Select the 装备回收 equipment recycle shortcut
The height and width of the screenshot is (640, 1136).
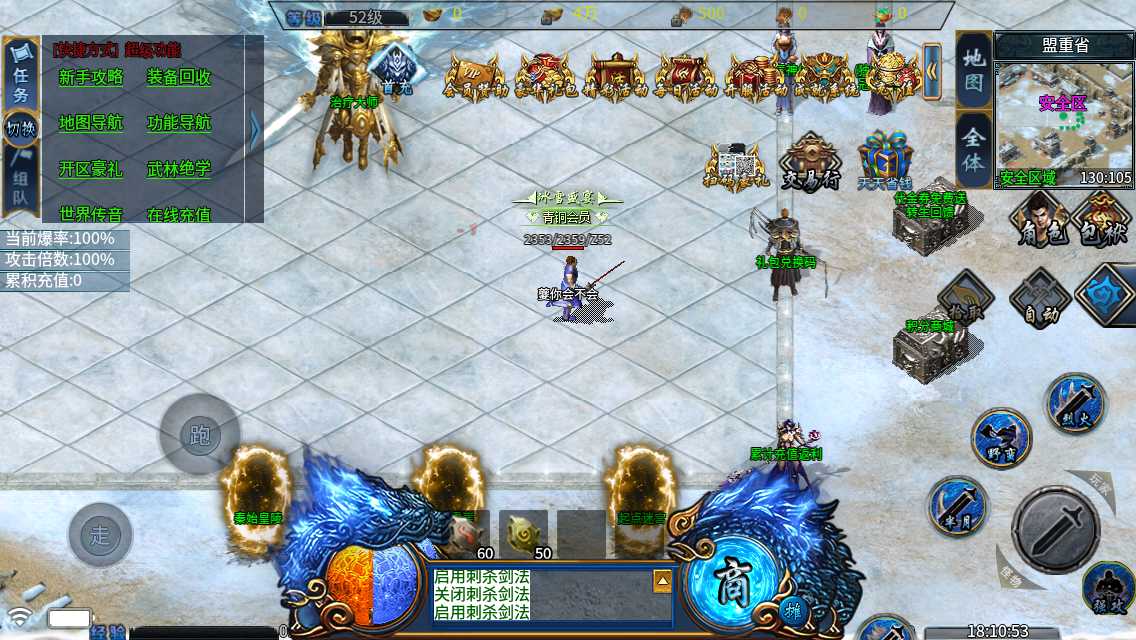coord(179,78)
